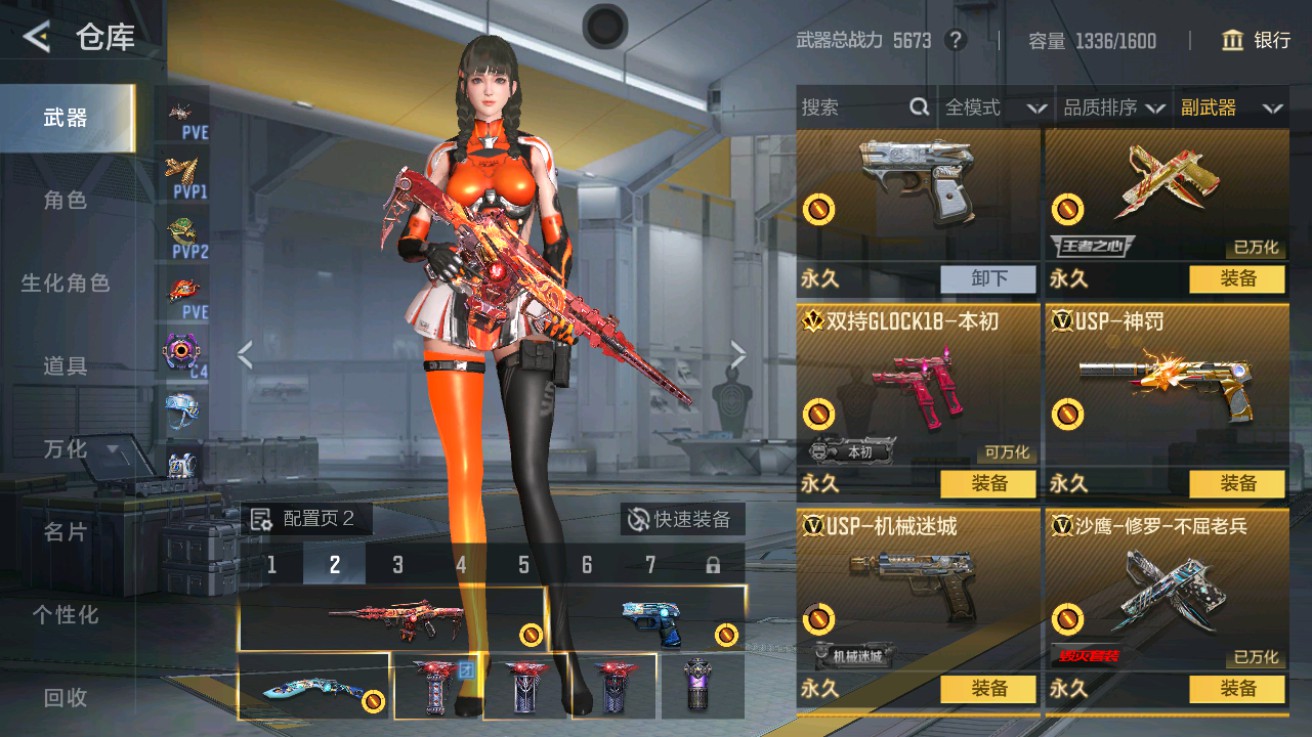This screenshot has height=737, width=1312.
Task: Click the 快速装备 quick equip button
Action: 682,519
